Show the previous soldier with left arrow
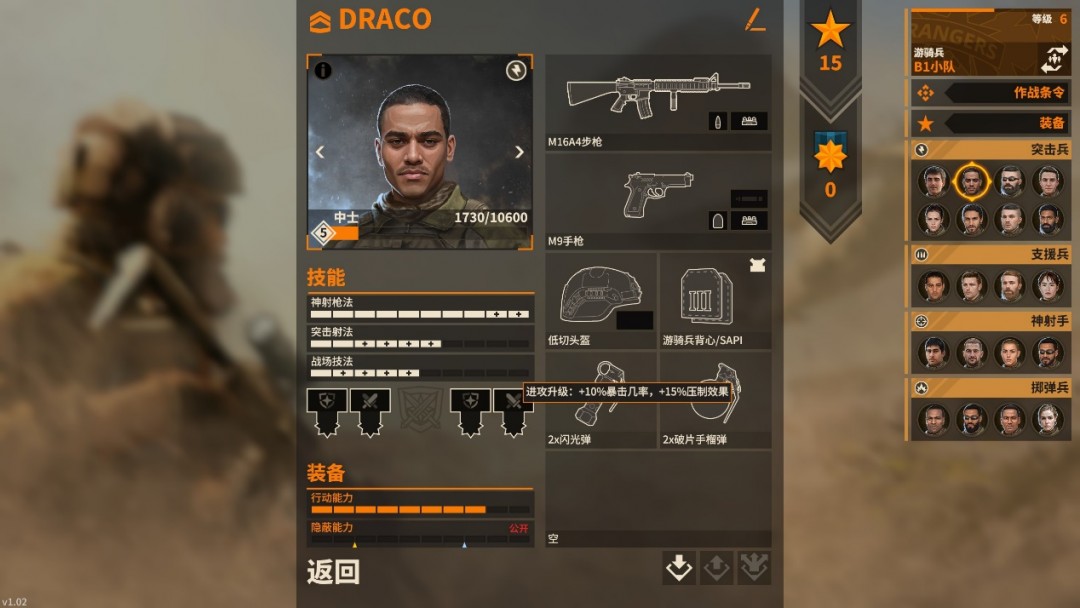The height and width of the screenshot is (608, 1080). [x=320, y=152]
